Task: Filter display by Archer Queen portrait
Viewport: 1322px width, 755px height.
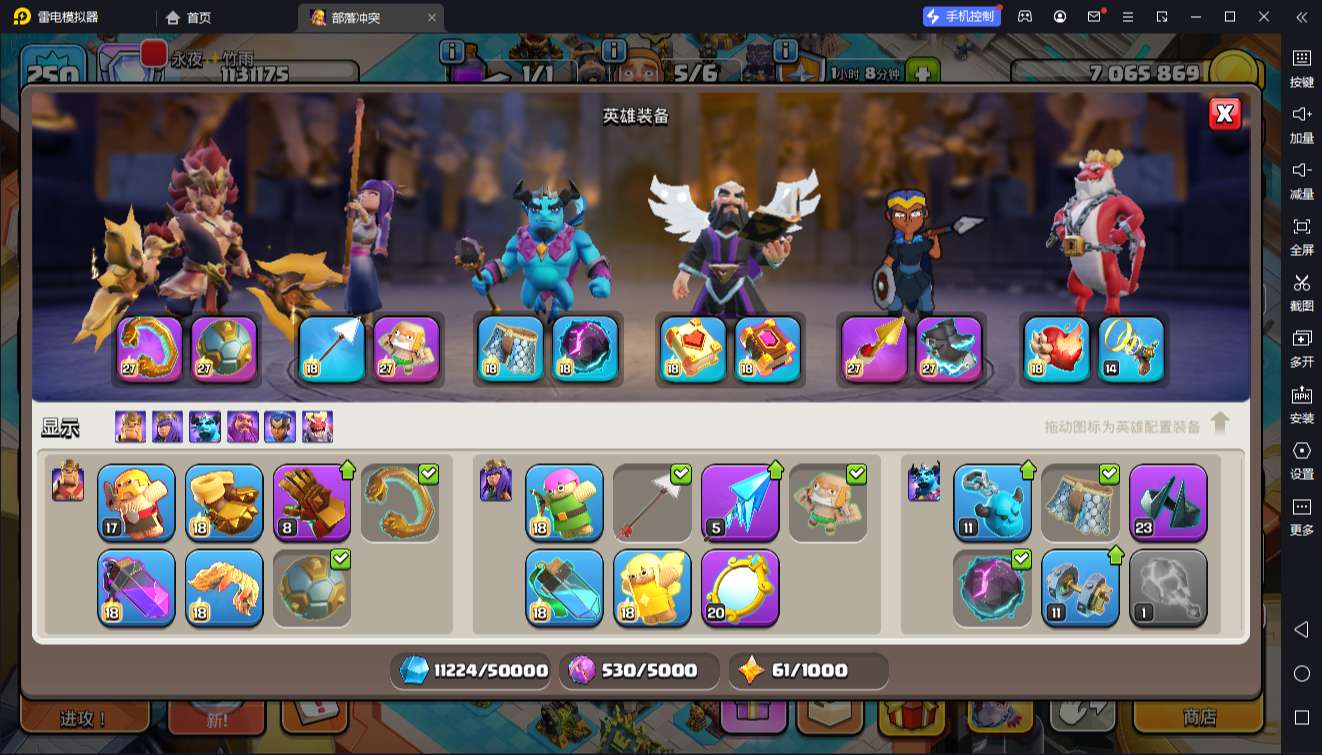Action: pyautogui.click(x=167, y=427)
